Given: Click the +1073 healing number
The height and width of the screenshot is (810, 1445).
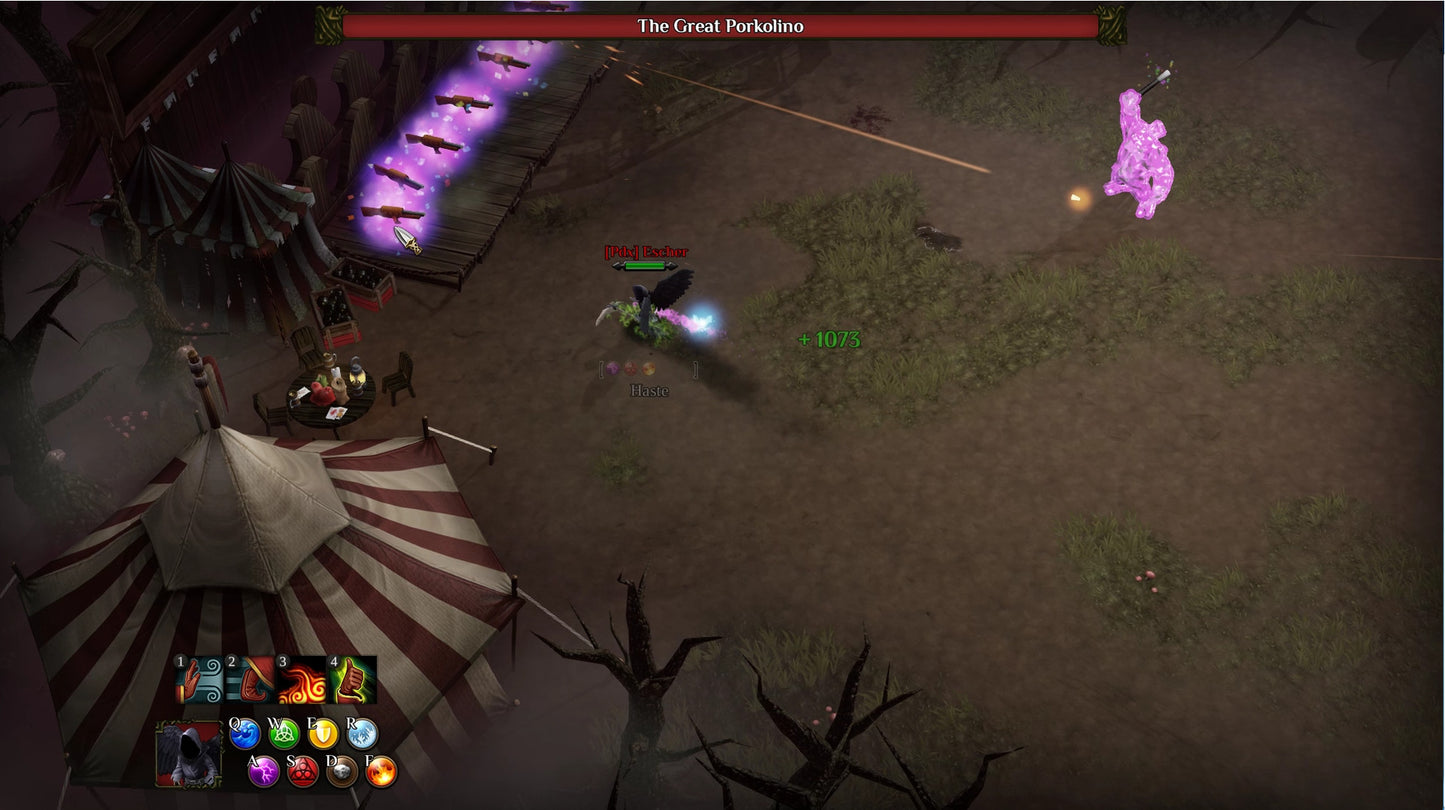Looking at the screenshot, I should click(x=828, y=340).
